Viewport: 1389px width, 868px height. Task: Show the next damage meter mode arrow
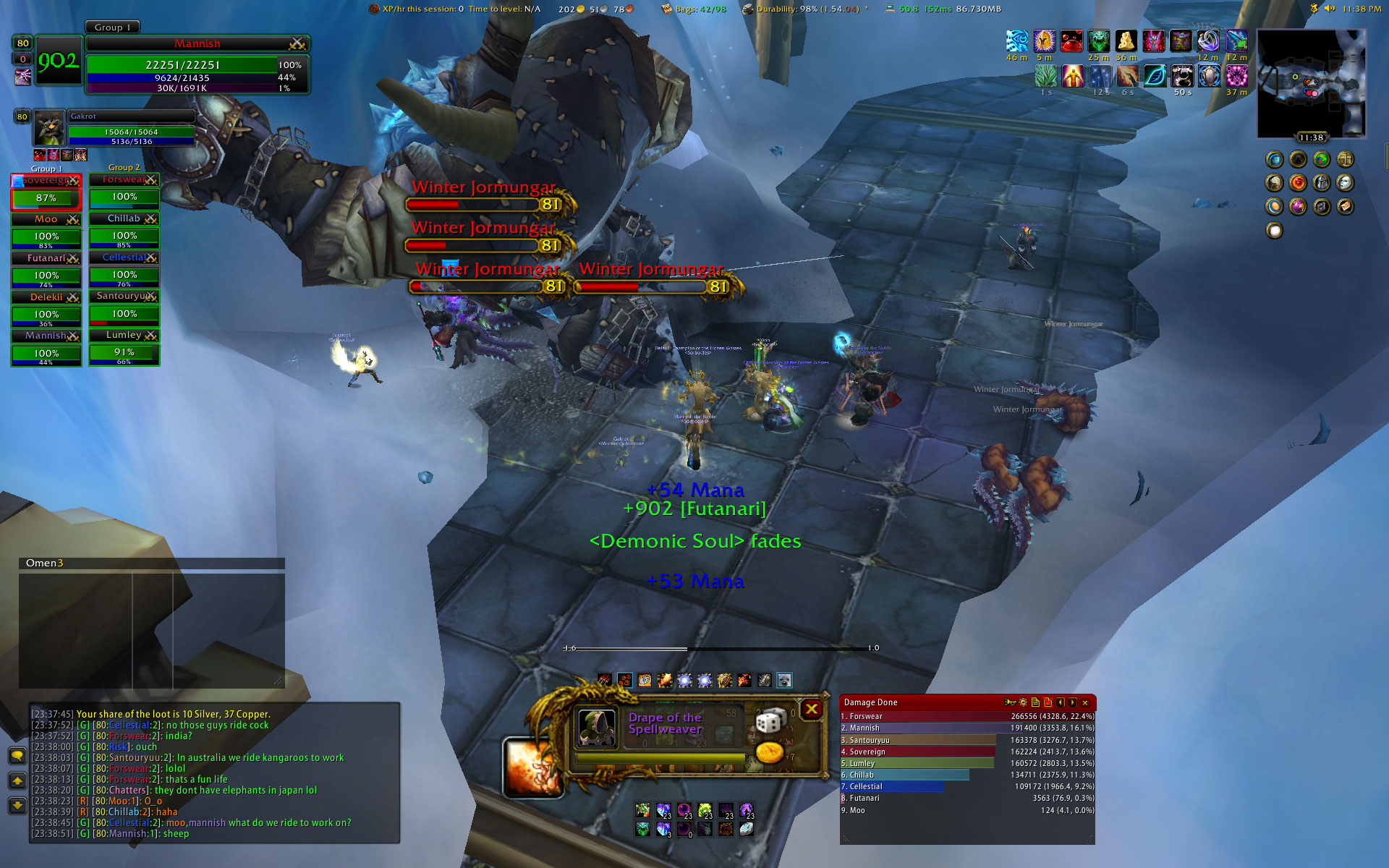[x=1073, y=702]
